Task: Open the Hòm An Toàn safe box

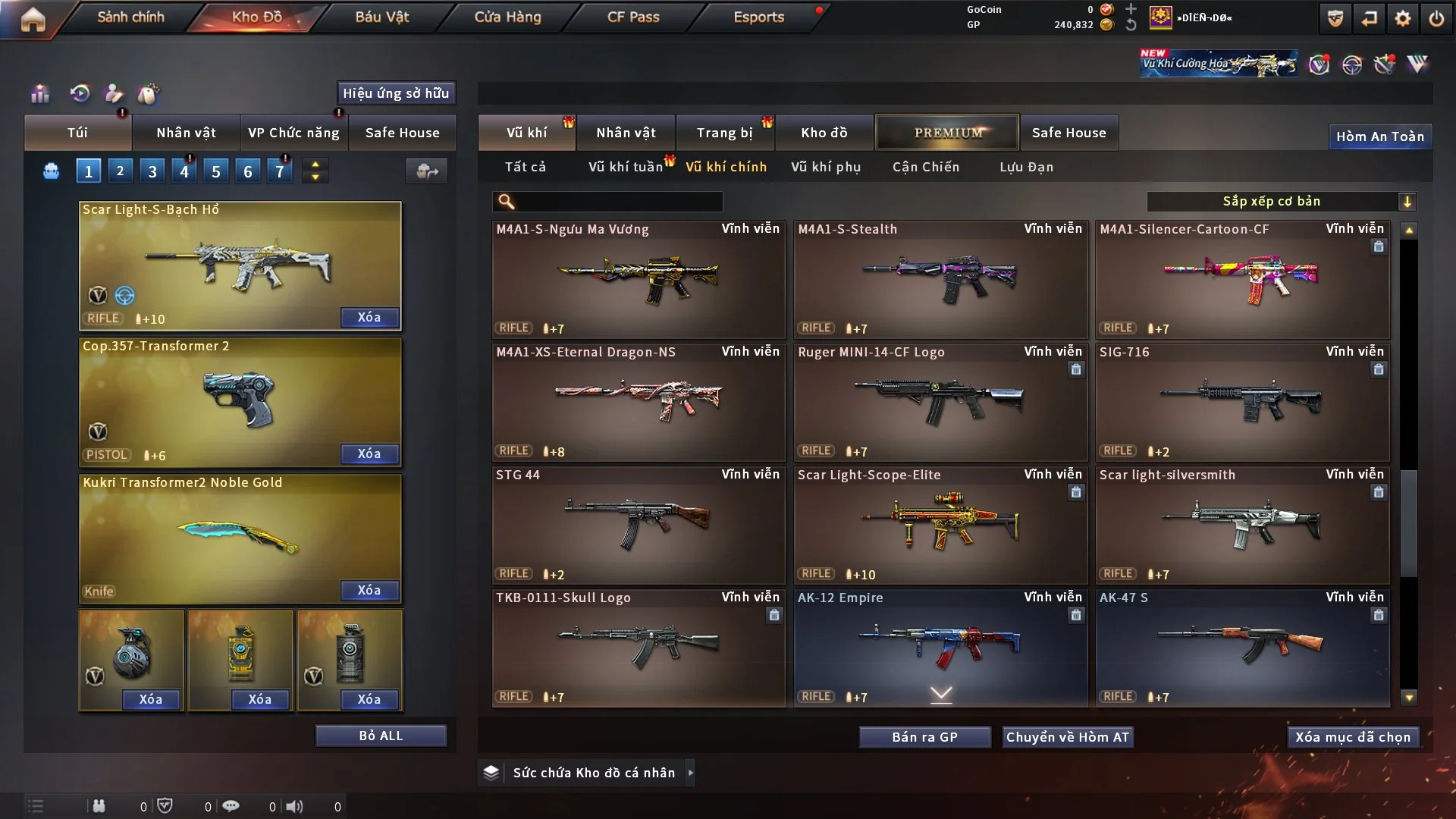Action: click(1379, 136)
